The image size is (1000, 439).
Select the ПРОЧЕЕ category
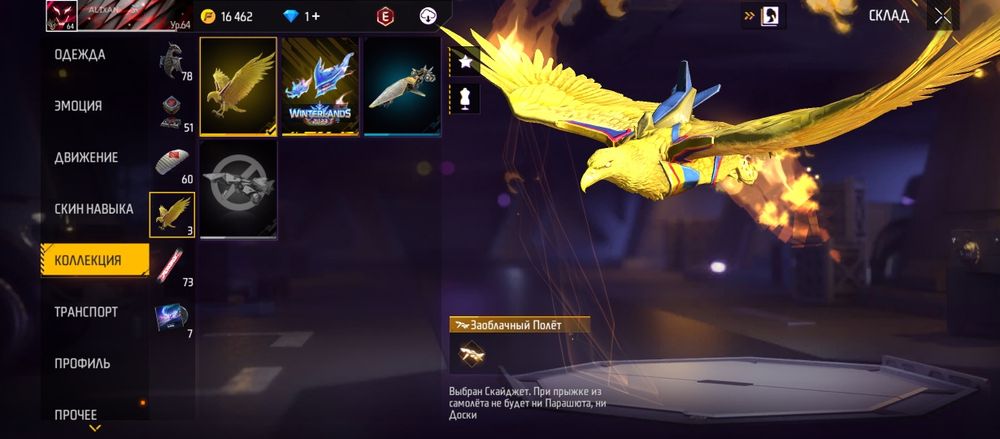pos(76,414)
